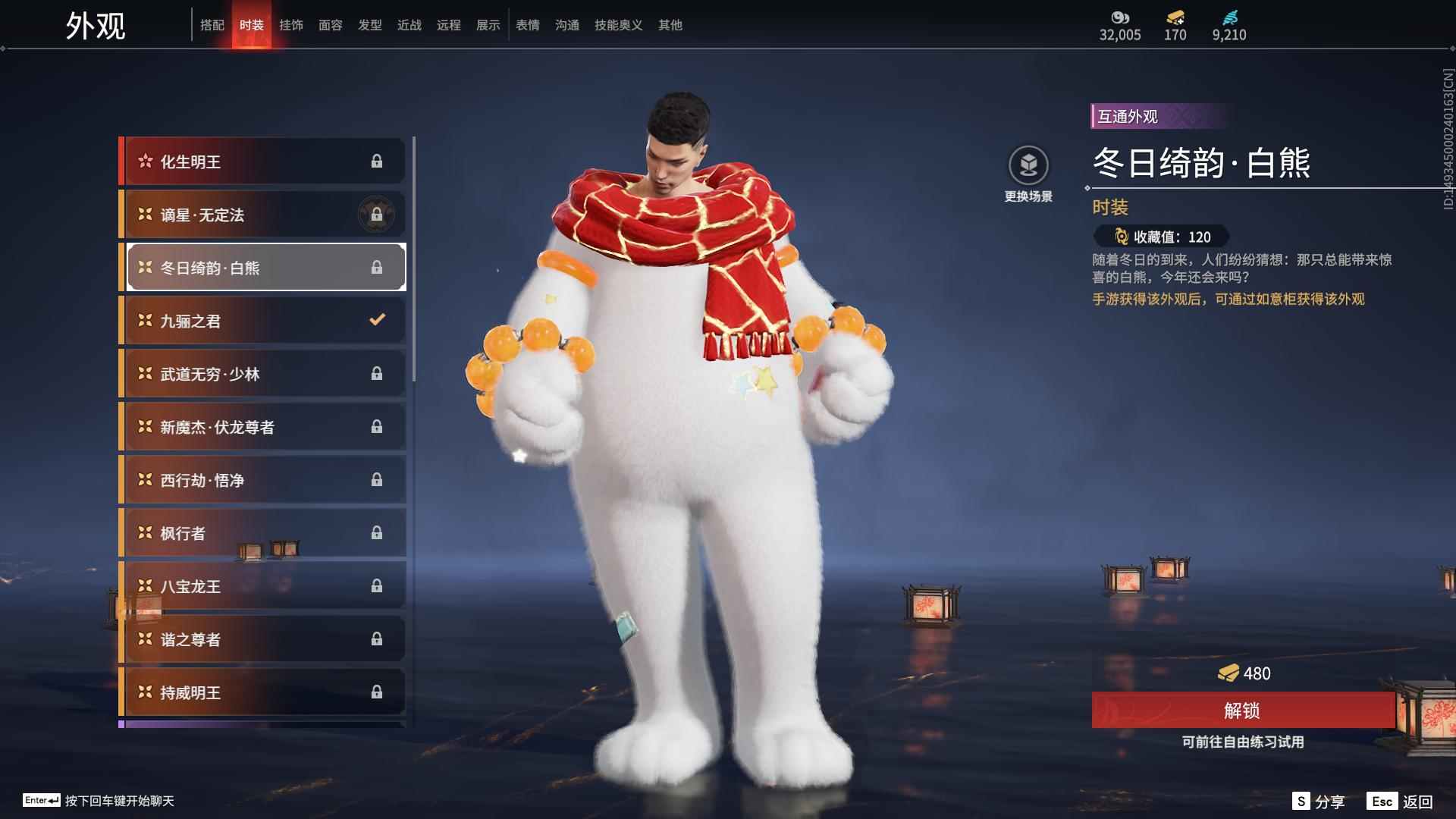Open the 表情 menu tab
1456x819 pixels.
pos(527,25)
